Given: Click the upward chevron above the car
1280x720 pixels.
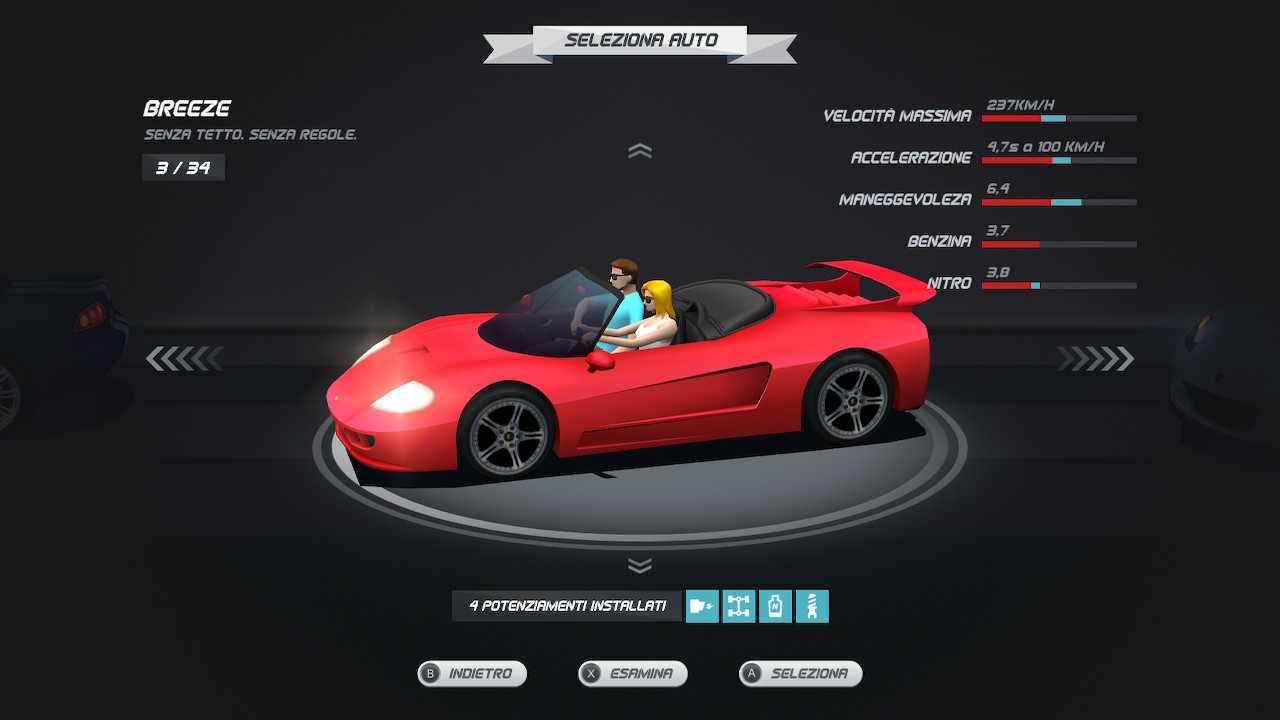Looking at the screenshot, I should click(x=640, y=151).
